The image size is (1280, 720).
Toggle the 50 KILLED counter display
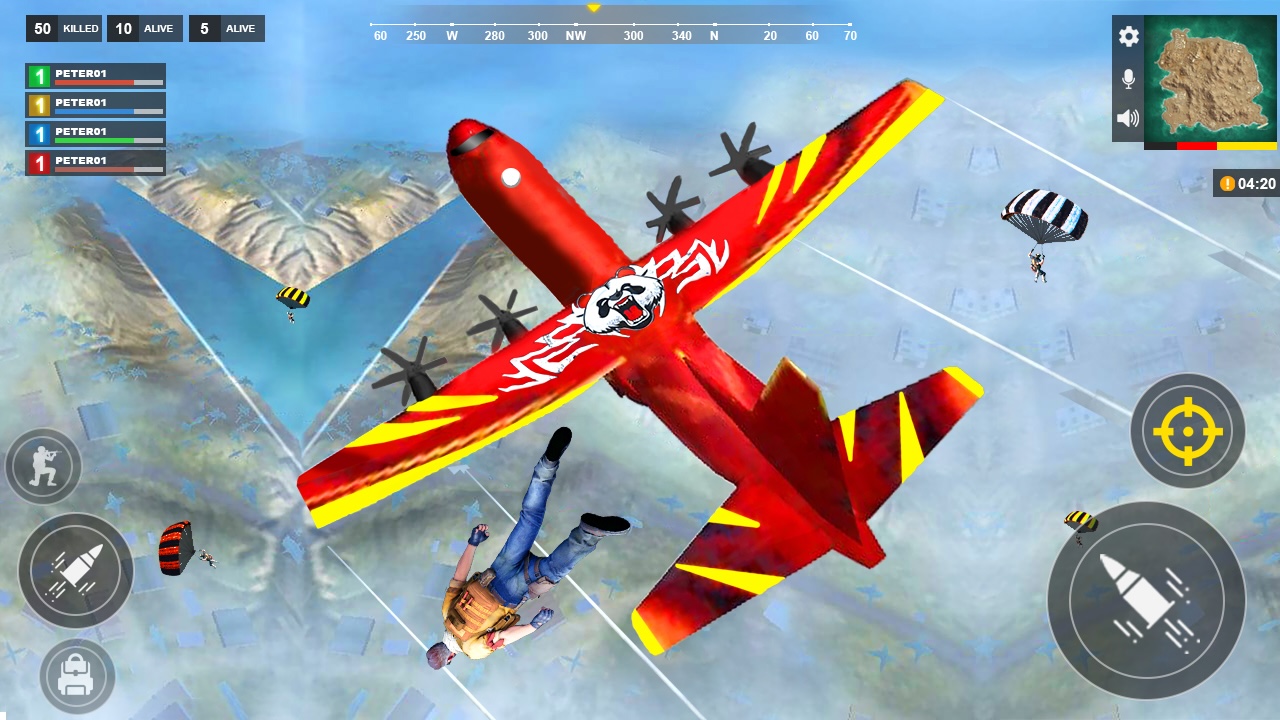click(63, 28)
